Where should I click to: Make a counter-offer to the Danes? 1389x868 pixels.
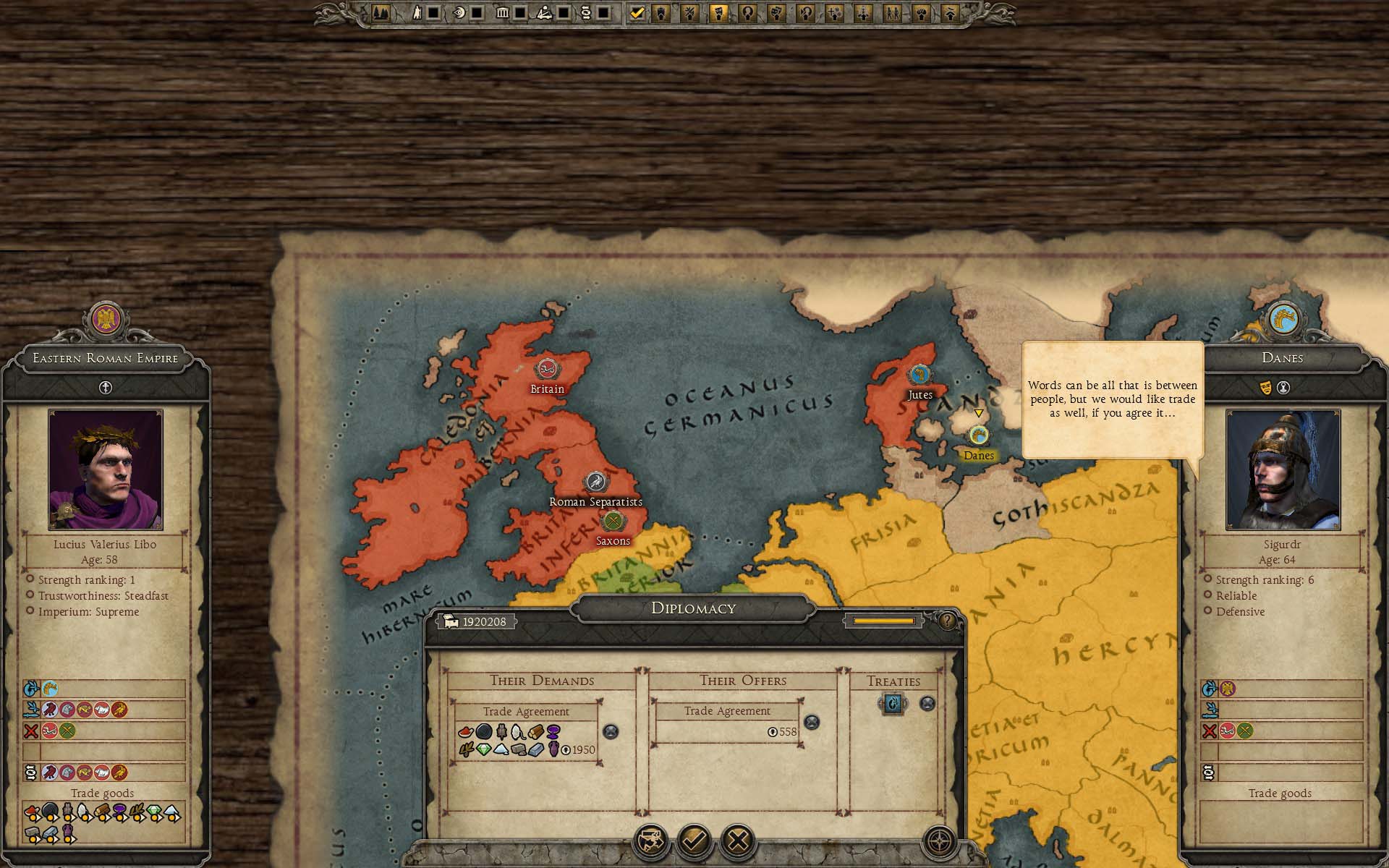point(650,841)
